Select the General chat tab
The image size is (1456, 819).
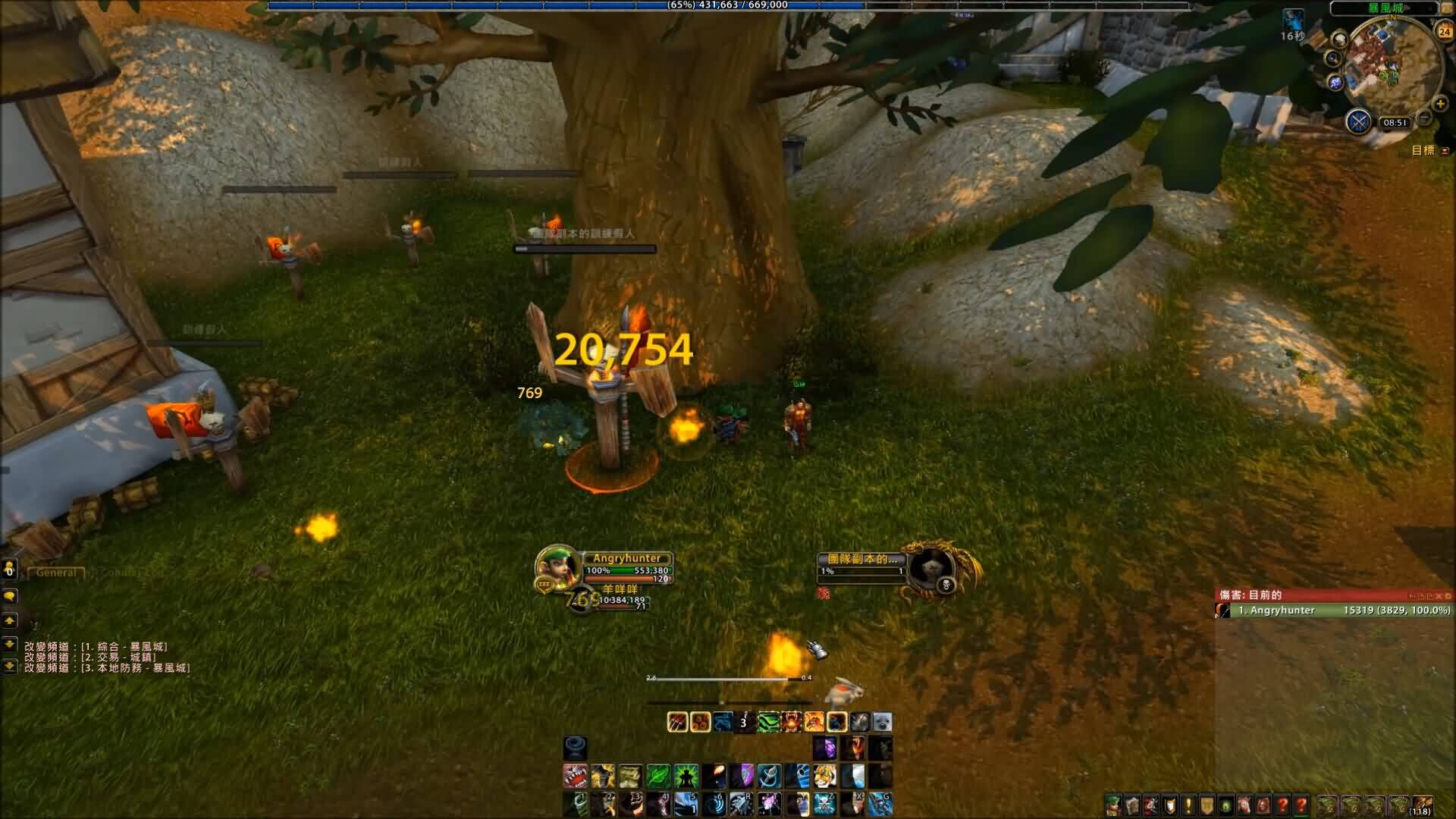(55, 573)
